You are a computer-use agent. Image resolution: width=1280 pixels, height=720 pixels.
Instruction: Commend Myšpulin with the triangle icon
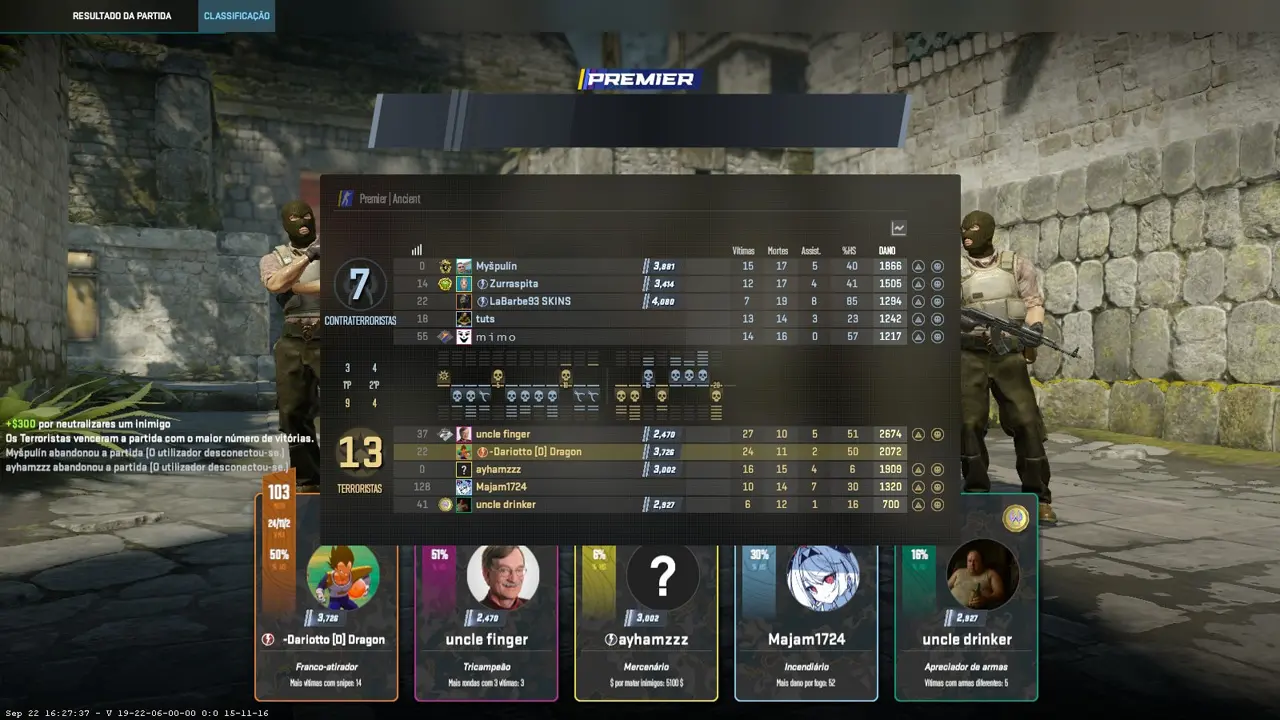[918, 267]
